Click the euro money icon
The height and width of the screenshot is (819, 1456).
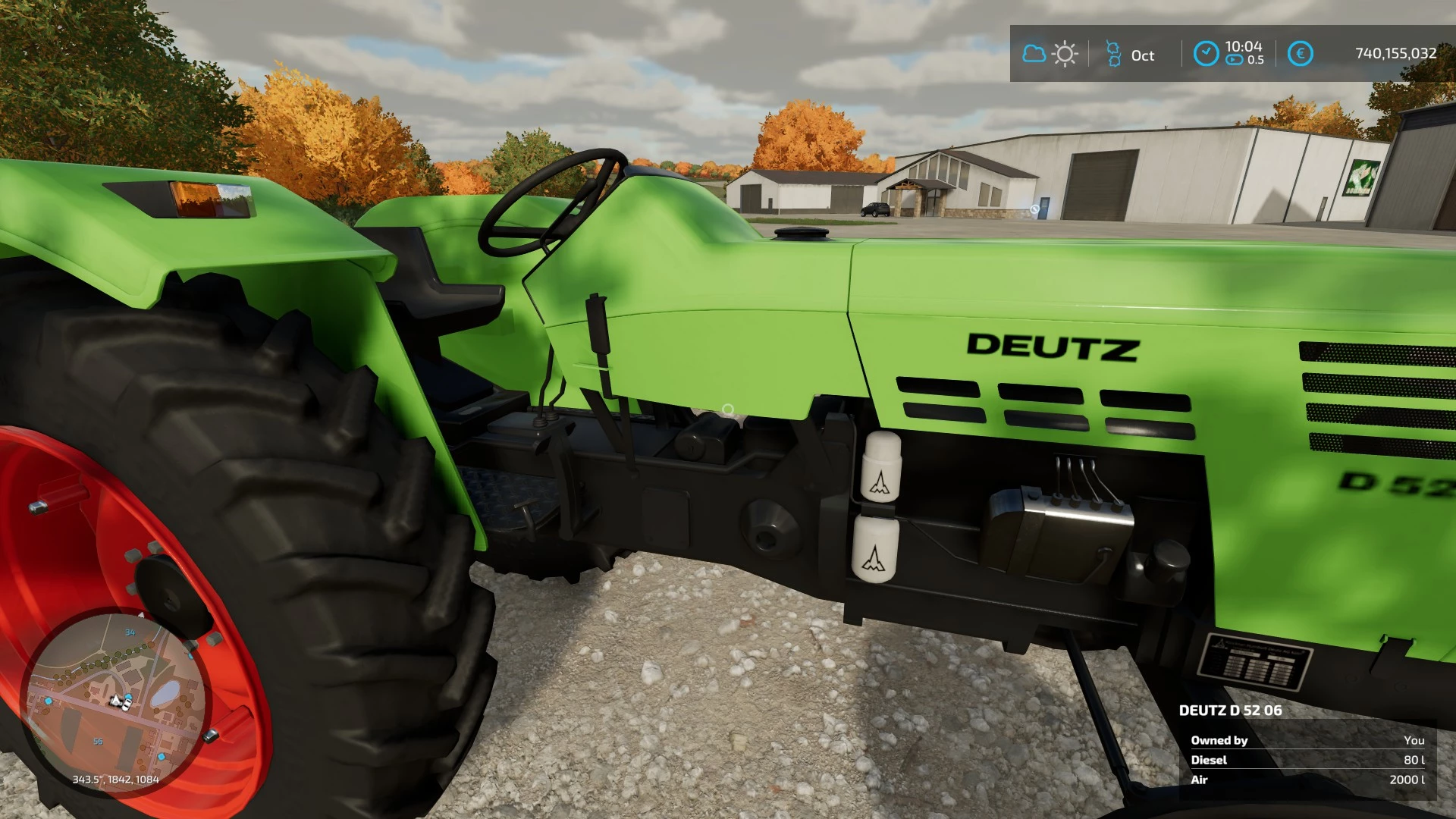tap(1300, 54)
